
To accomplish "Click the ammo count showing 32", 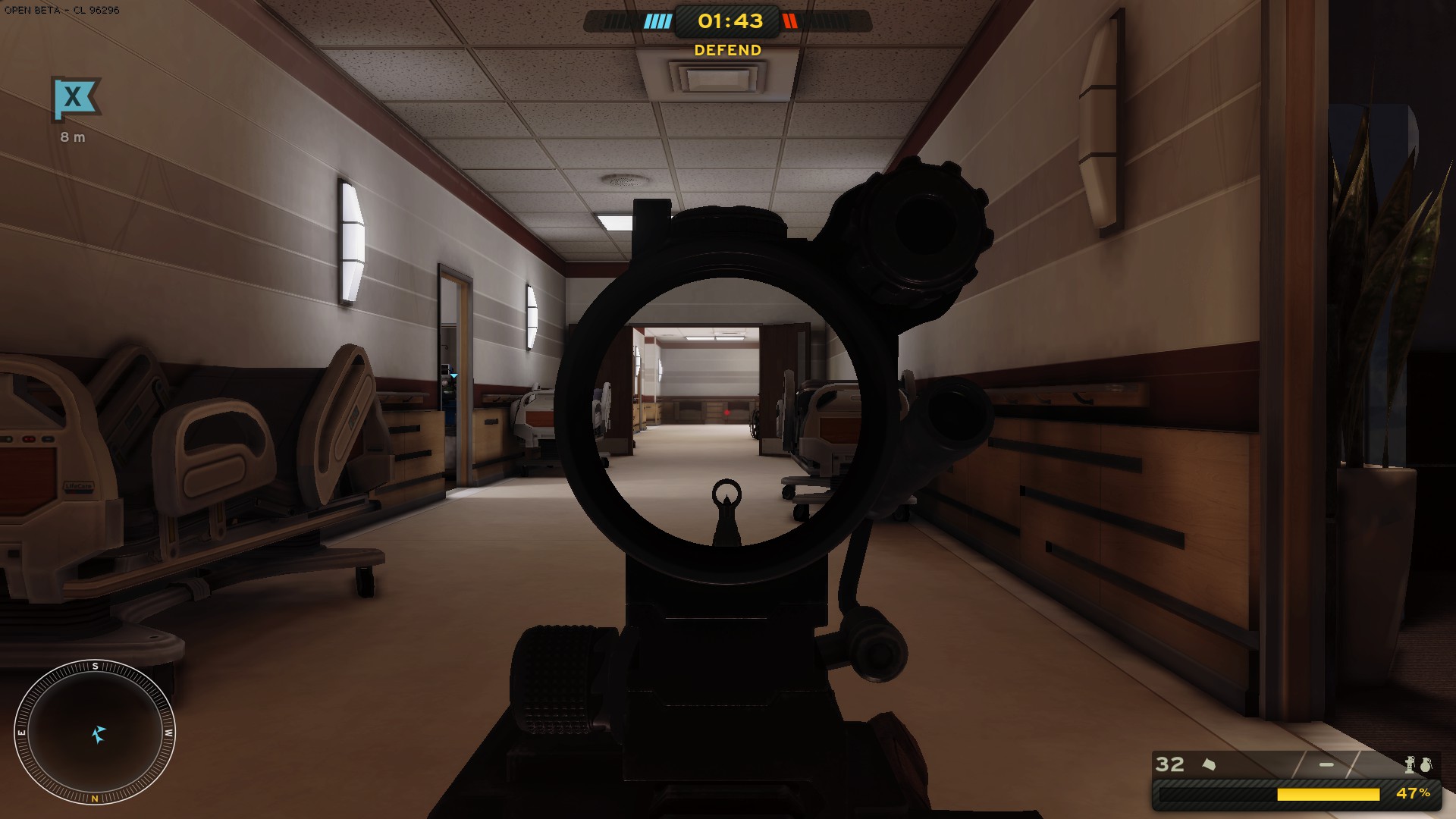I will point(1169,764).
